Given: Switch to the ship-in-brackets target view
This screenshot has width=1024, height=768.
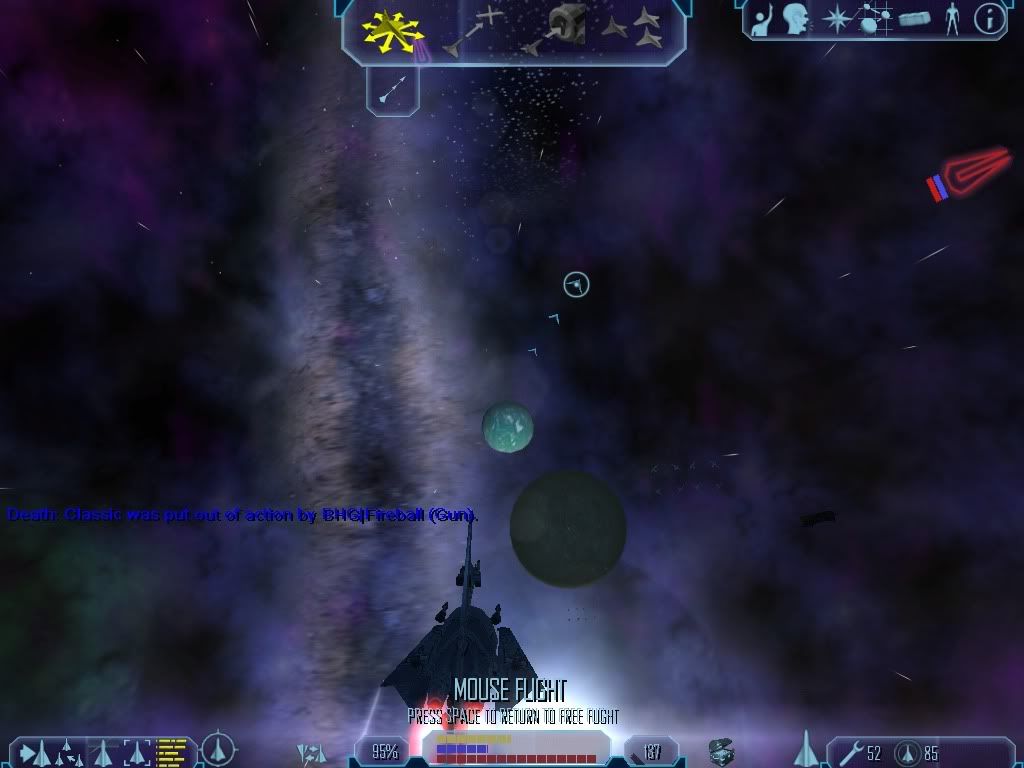Looking at the screenshot, I should pos(135,750).
